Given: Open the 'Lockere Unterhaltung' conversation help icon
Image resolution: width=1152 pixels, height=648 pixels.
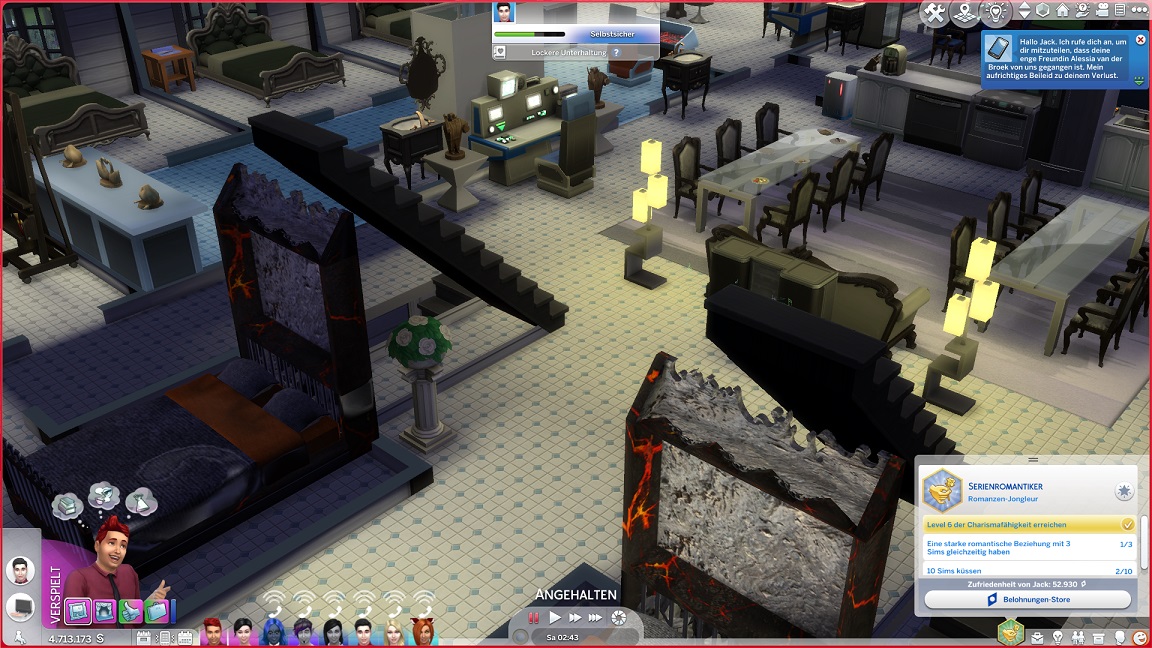Looking at the screenshot, I should 617,52.
